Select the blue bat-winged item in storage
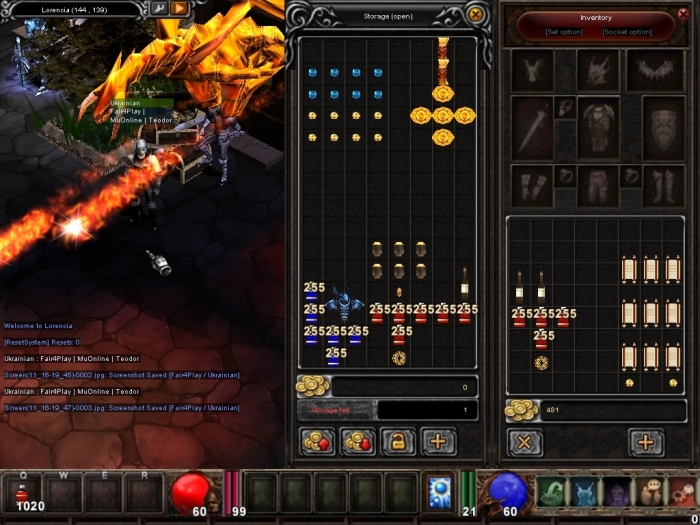The width and height of the screenshot is (700, 525). (x=346, y=304)
